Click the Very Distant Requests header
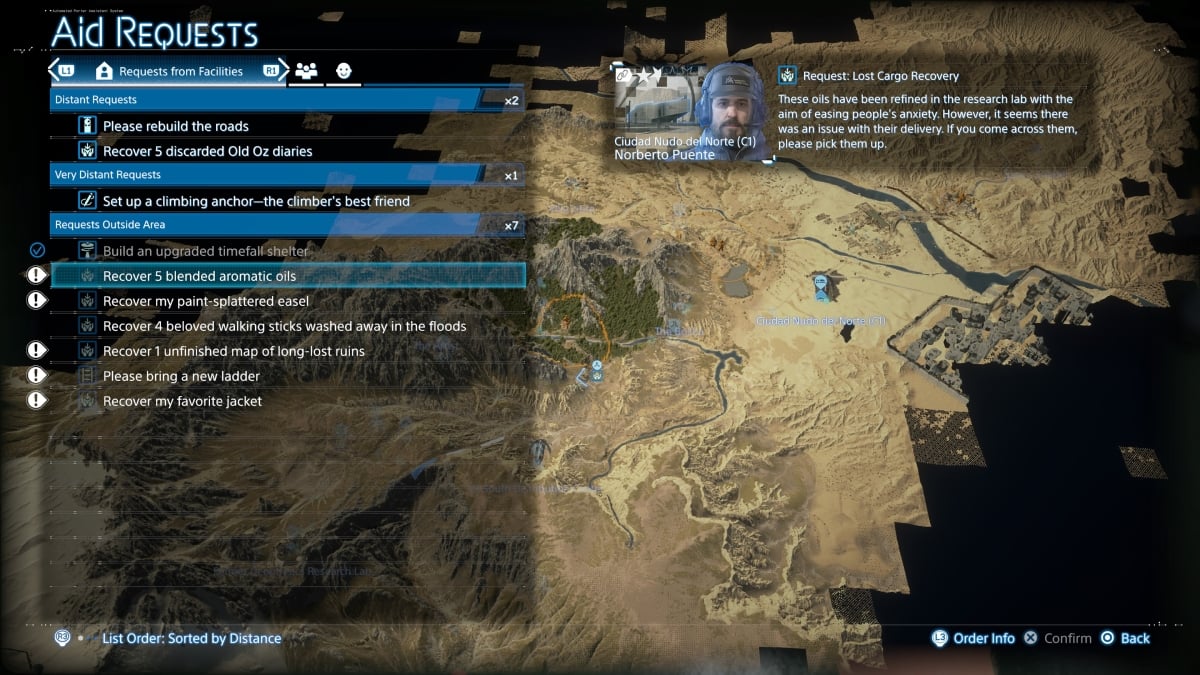1200x675 pixels. (286, 175)
